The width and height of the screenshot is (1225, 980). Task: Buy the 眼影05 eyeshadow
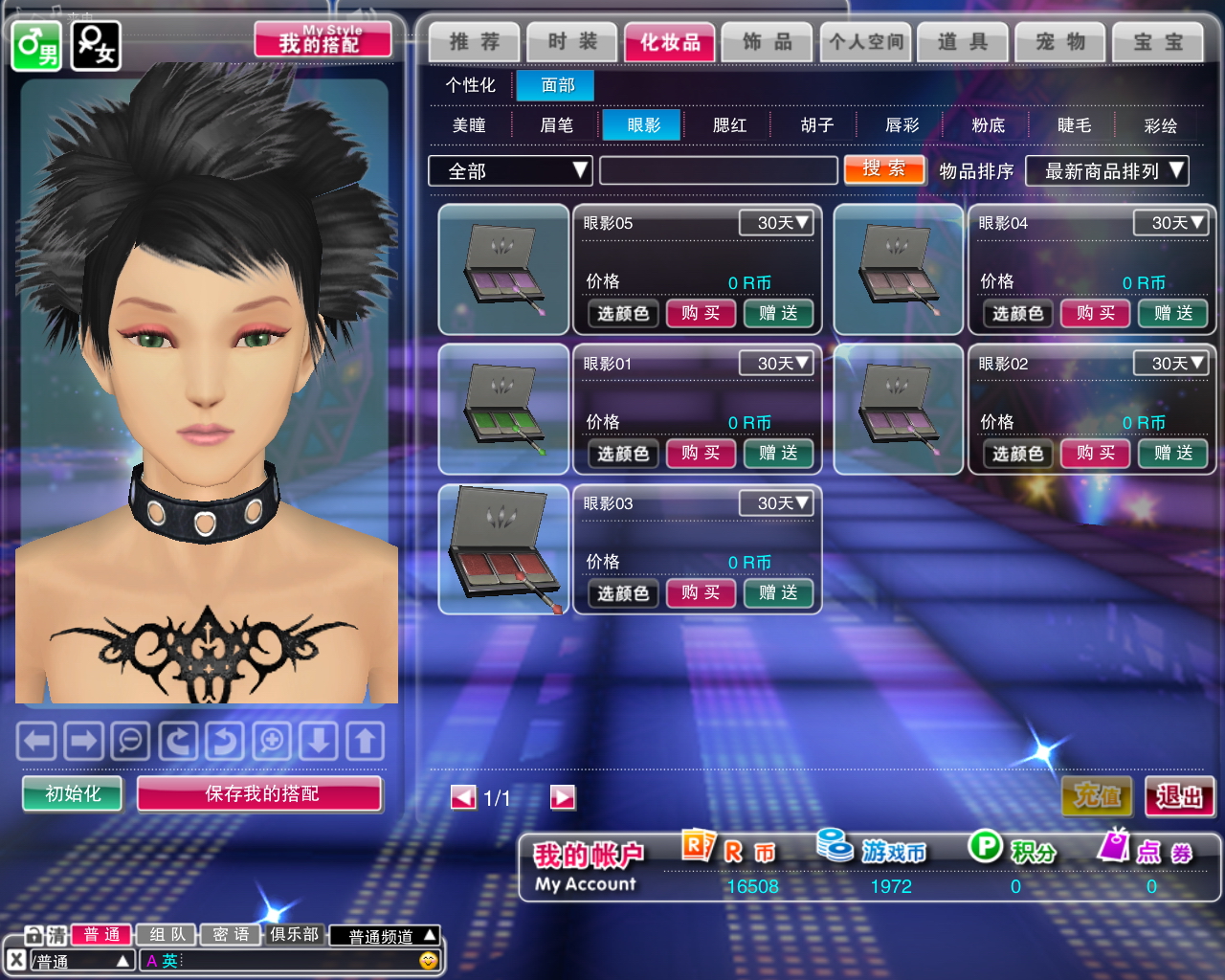point(701,313)
